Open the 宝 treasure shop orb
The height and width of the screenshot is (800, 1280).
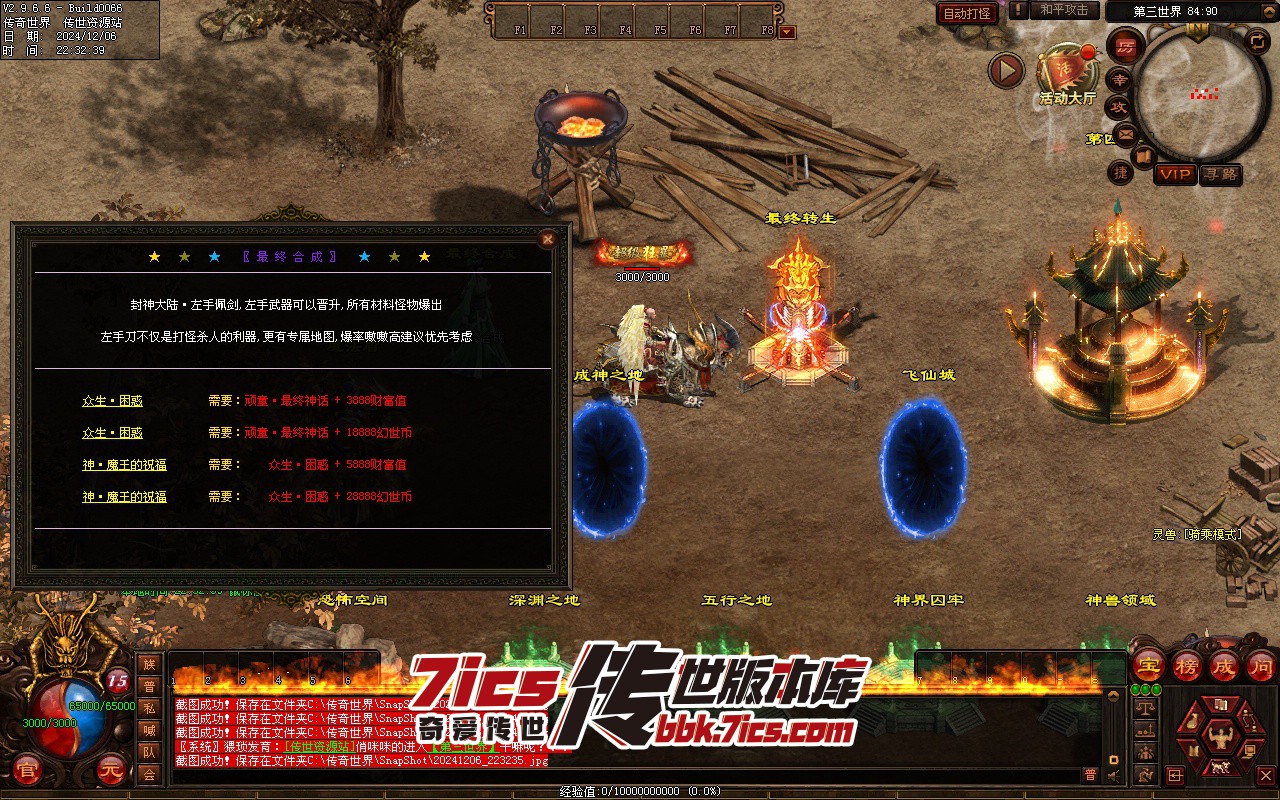pyautogui.click(x=1148, y=665)
